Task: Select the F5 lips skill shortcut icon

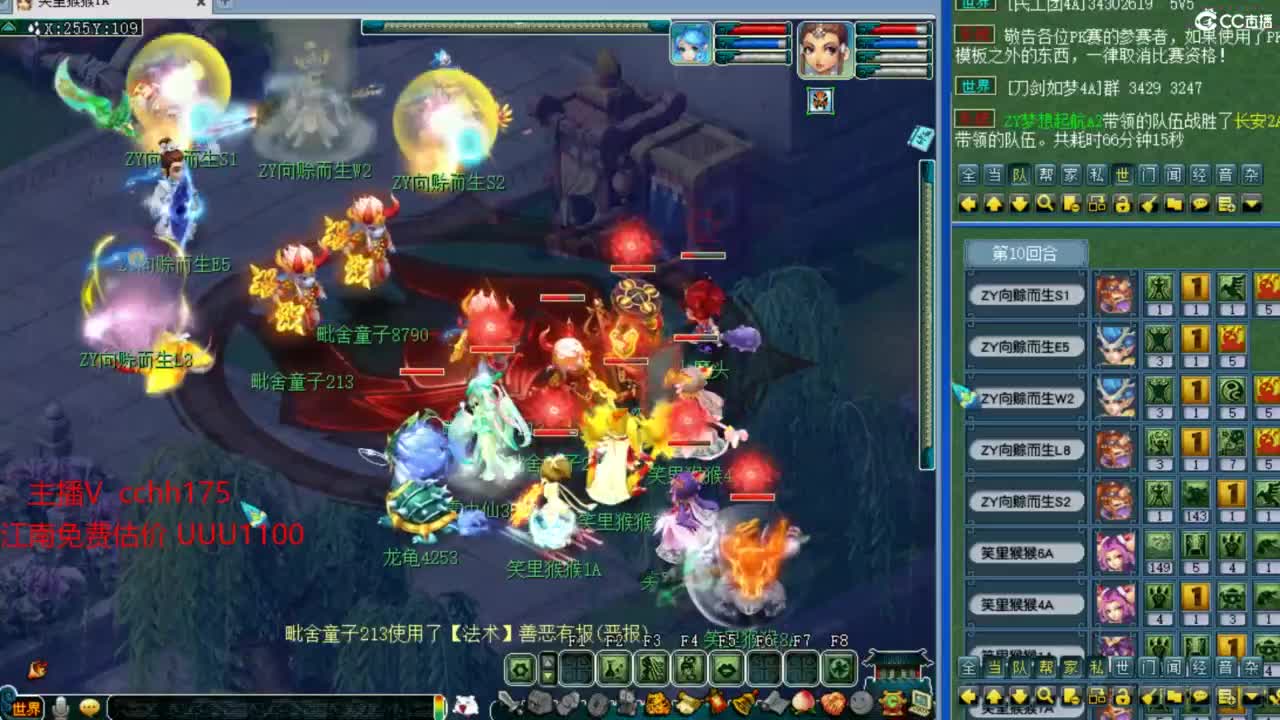Action: click(726, 667)
